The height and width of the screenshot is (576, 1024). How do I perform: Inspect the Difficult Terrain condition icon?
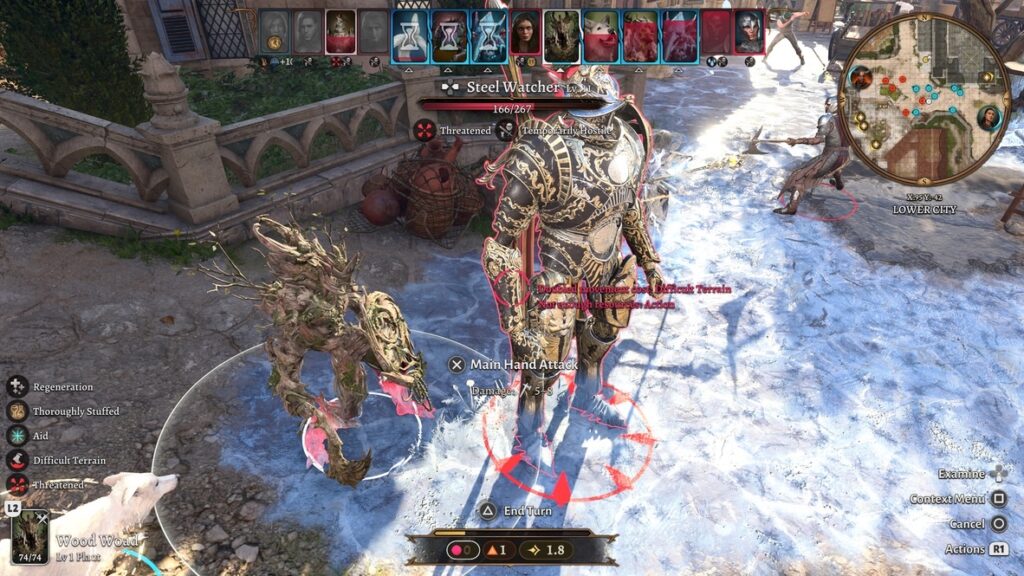(17, 460)
